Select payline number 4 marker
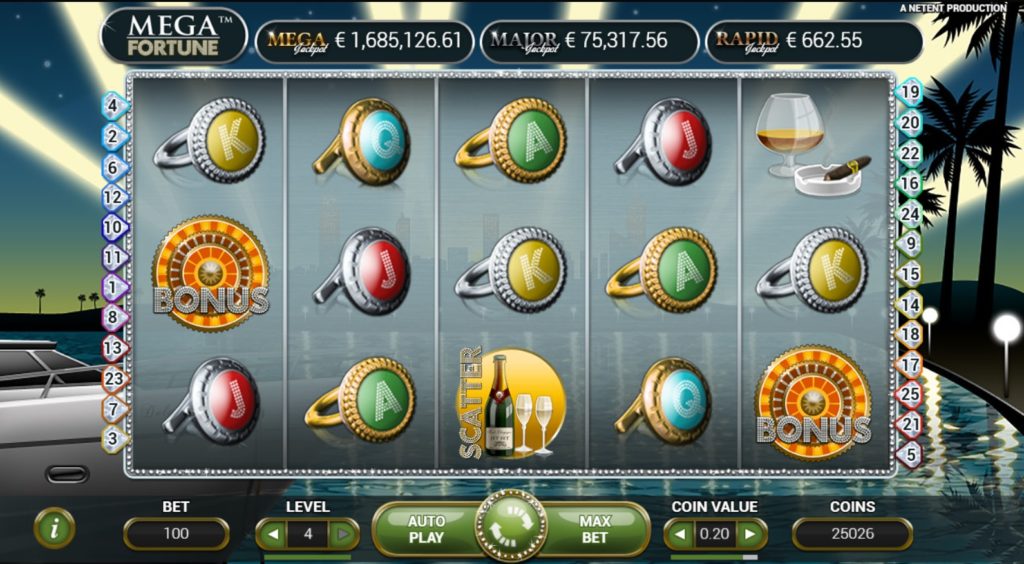 click(112, 105)
